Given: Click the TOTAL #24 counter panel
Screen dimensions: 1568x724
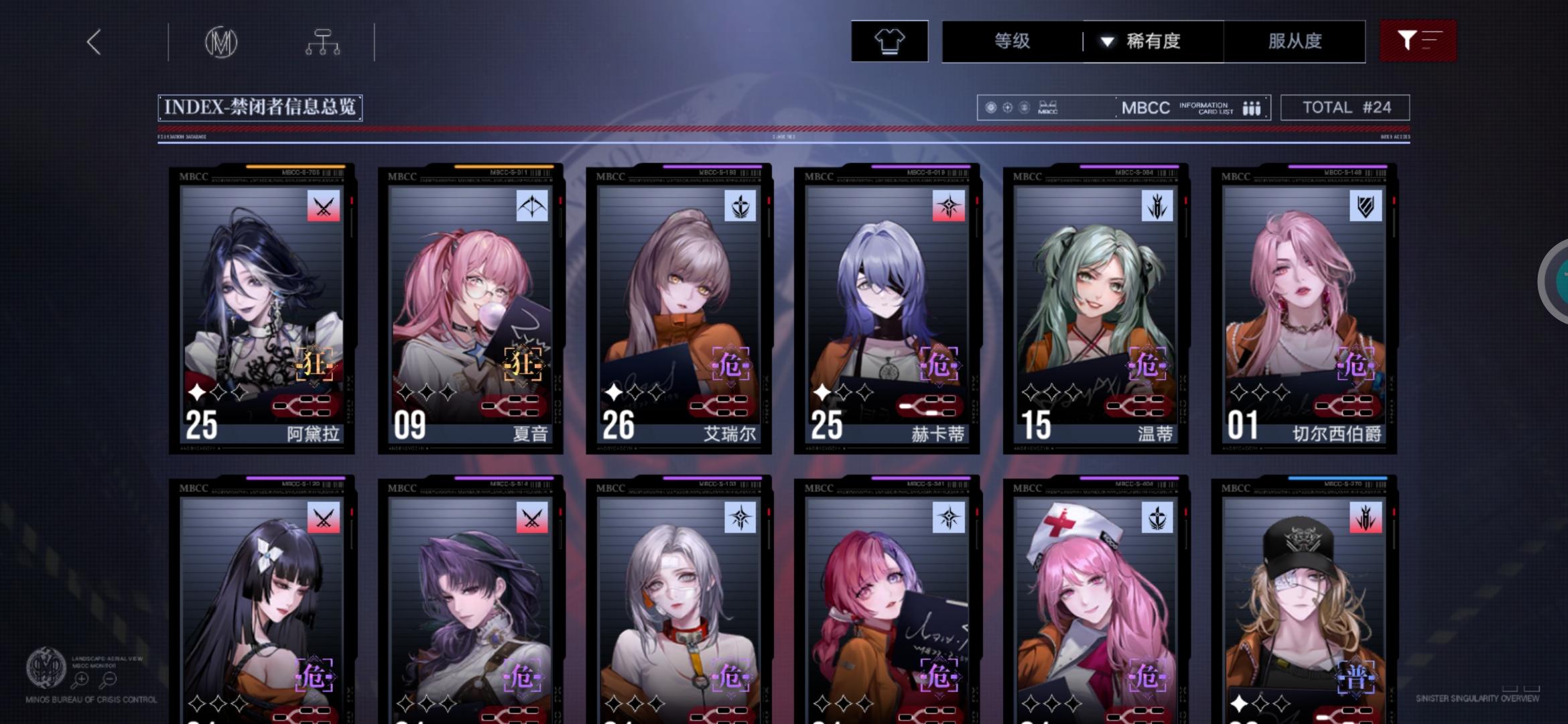Looking at the screenshot, I should click(1346, 107).
